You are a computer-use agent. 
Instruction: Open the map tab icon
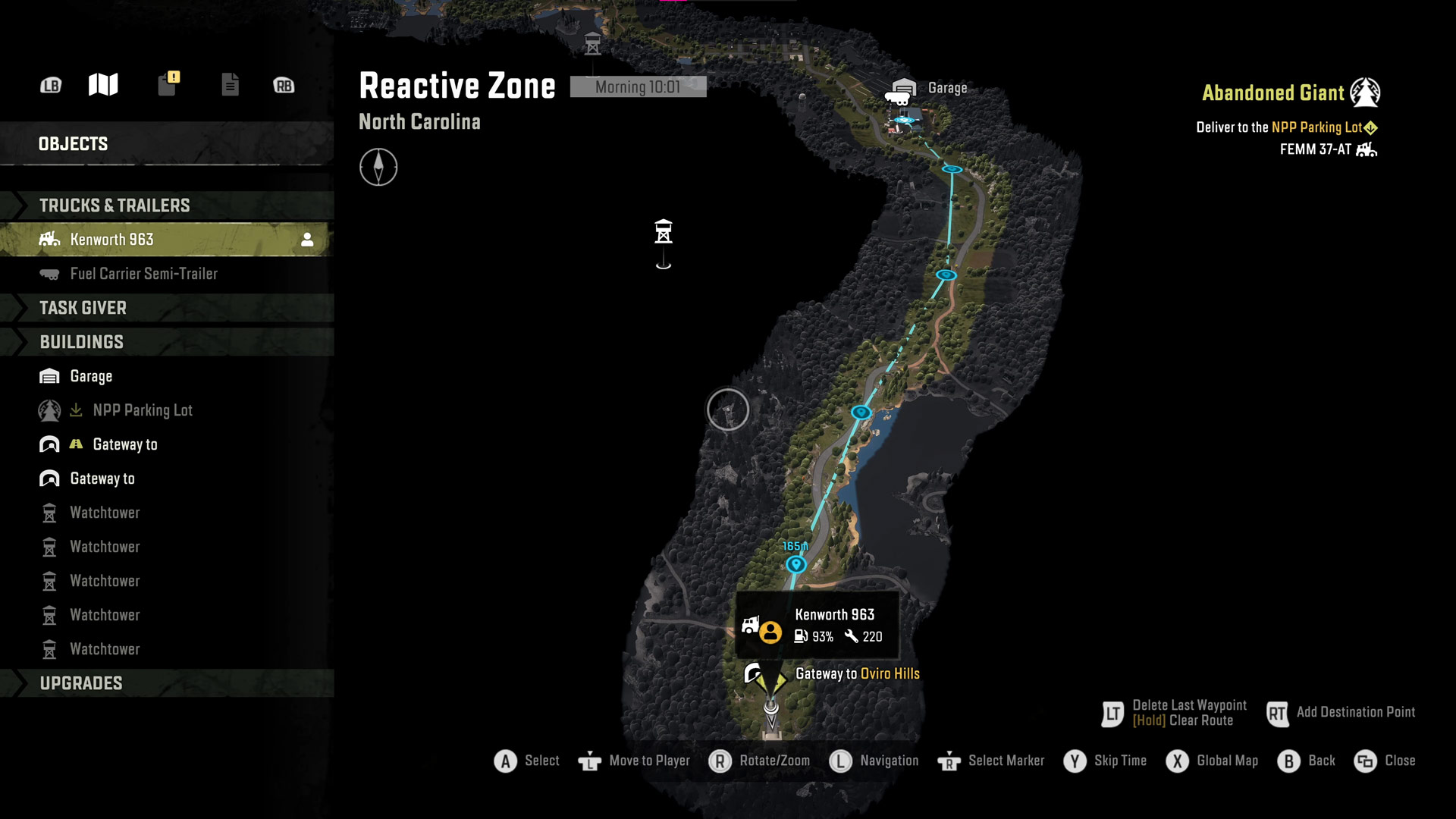103,85
